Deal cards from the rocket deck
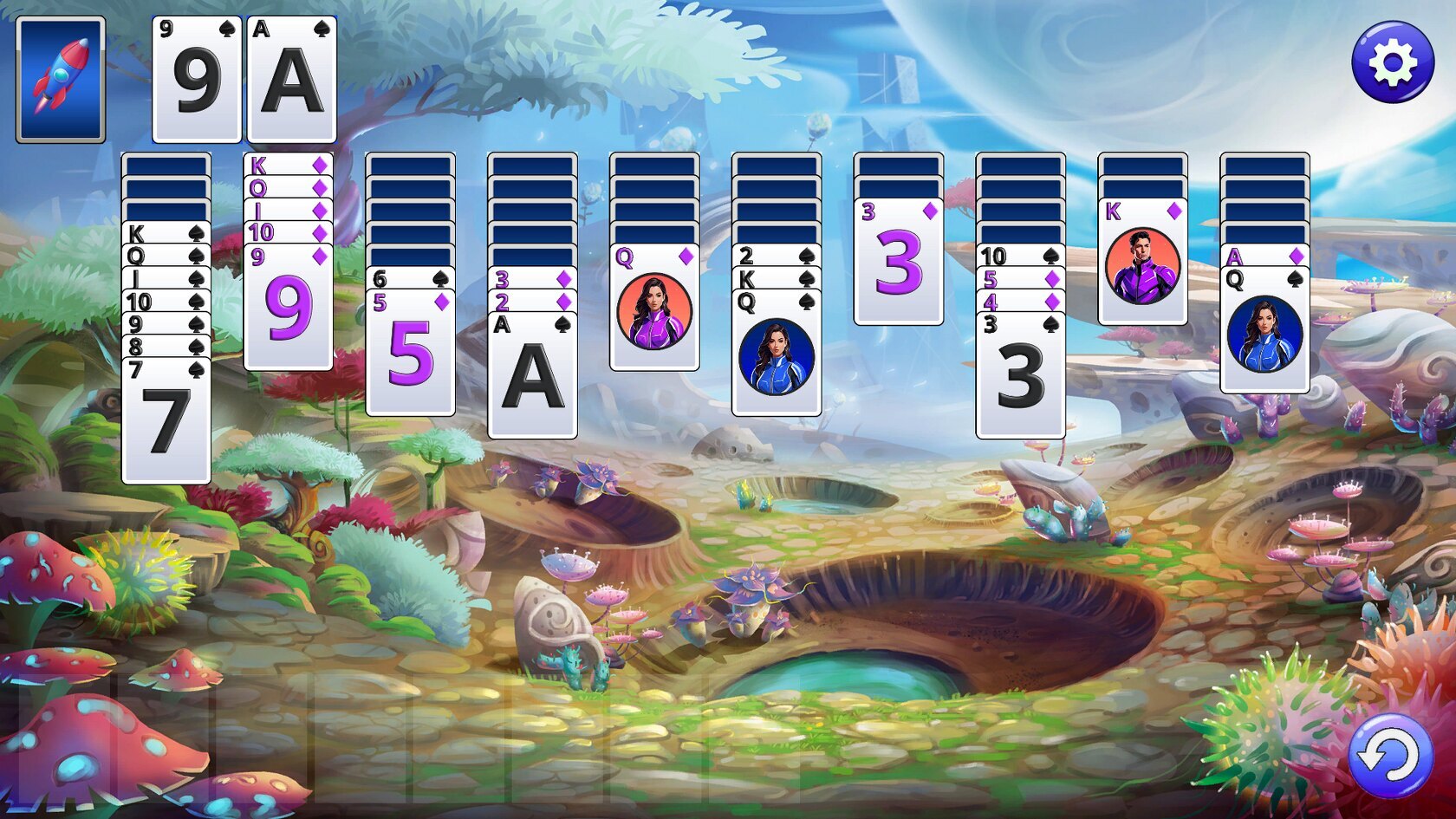 coord(61,79)
